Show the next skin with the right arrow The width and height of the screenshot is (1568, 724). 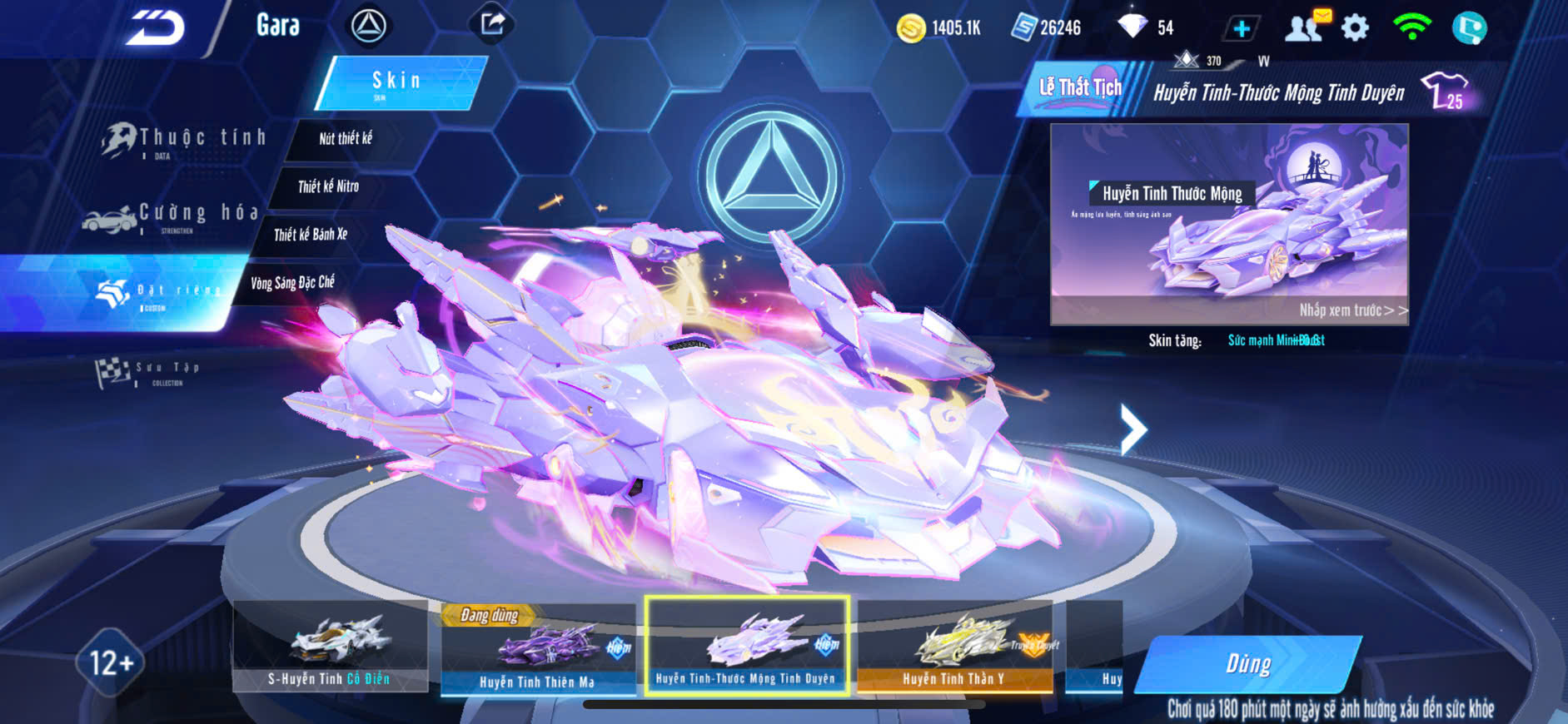click(1132, 429)
